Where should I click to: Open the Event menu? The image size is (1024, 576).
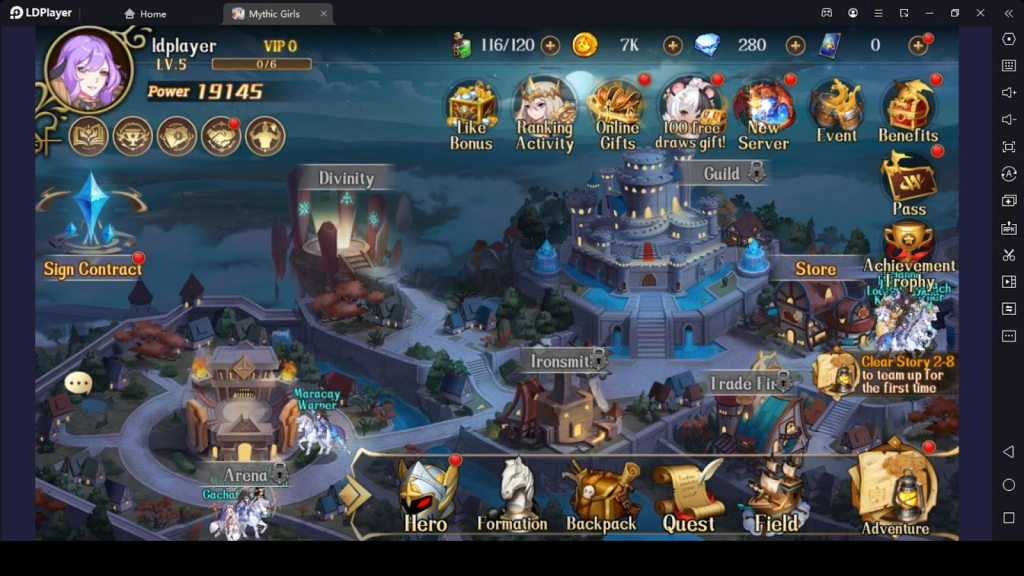(836, 108)
